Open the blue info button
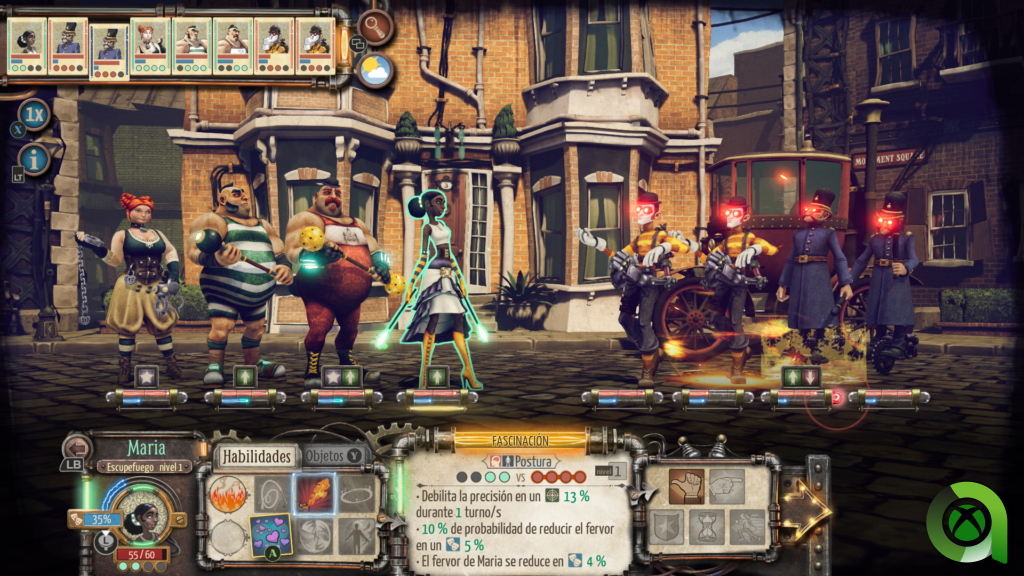The height and width of the screenshot is (576, 1024). pos(35,158)
